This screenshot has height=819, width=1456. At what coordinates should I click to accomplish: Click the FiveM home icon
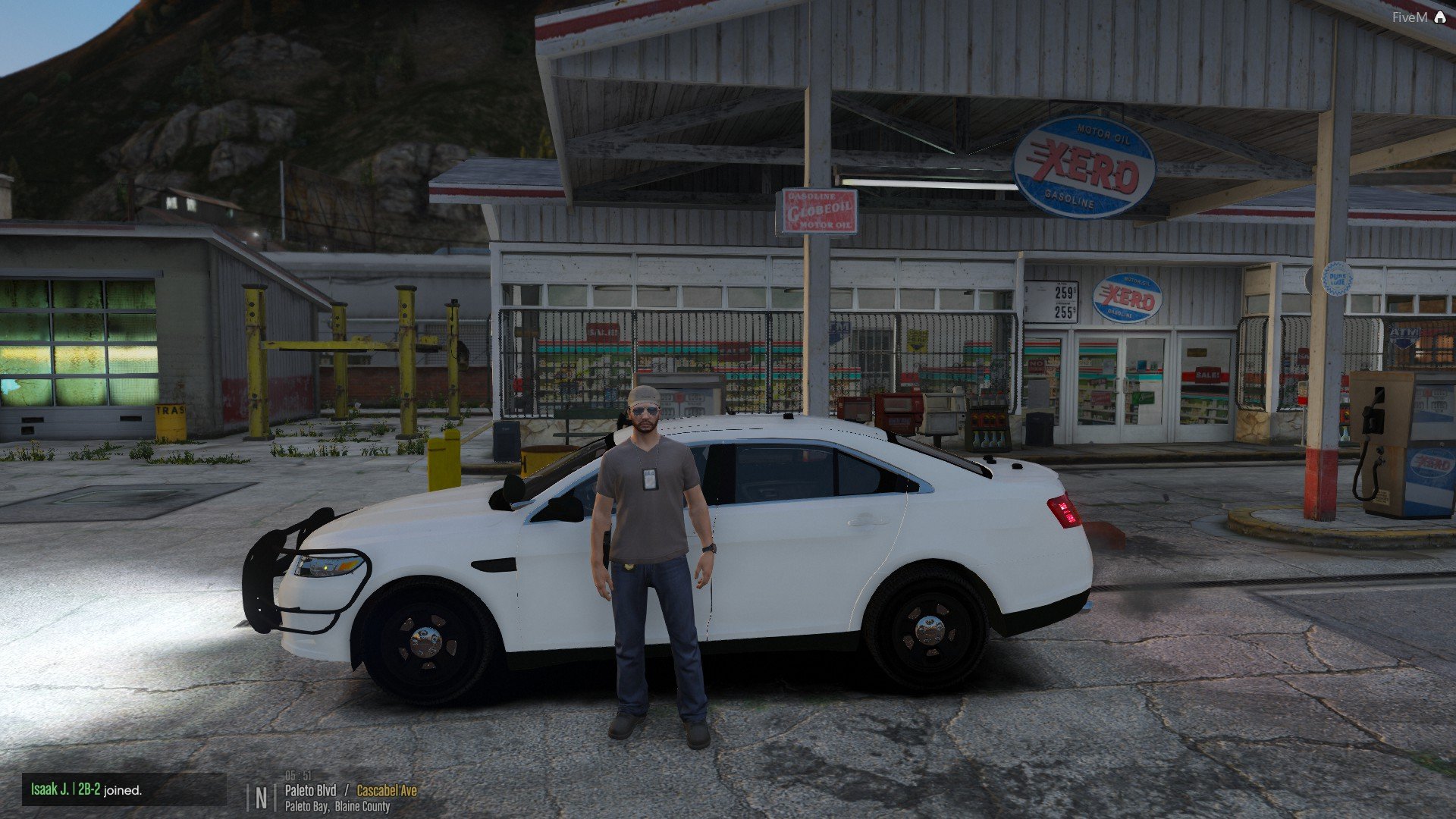1439,17
